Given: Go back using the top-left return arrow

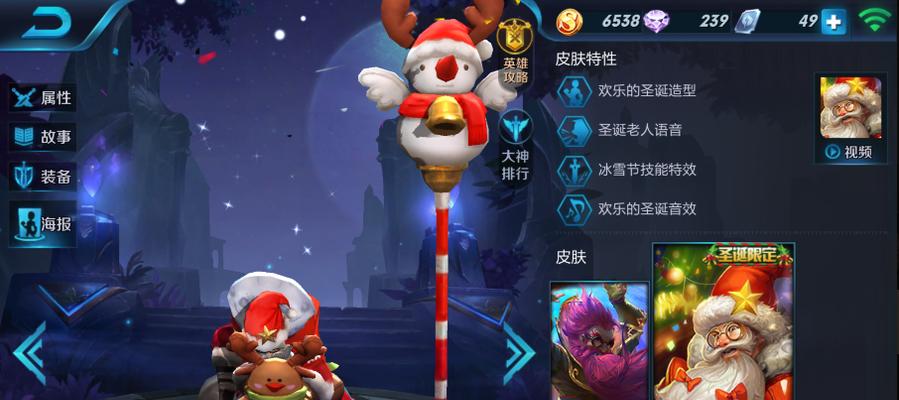Looking at the screenshot, I should click(43, 23).
